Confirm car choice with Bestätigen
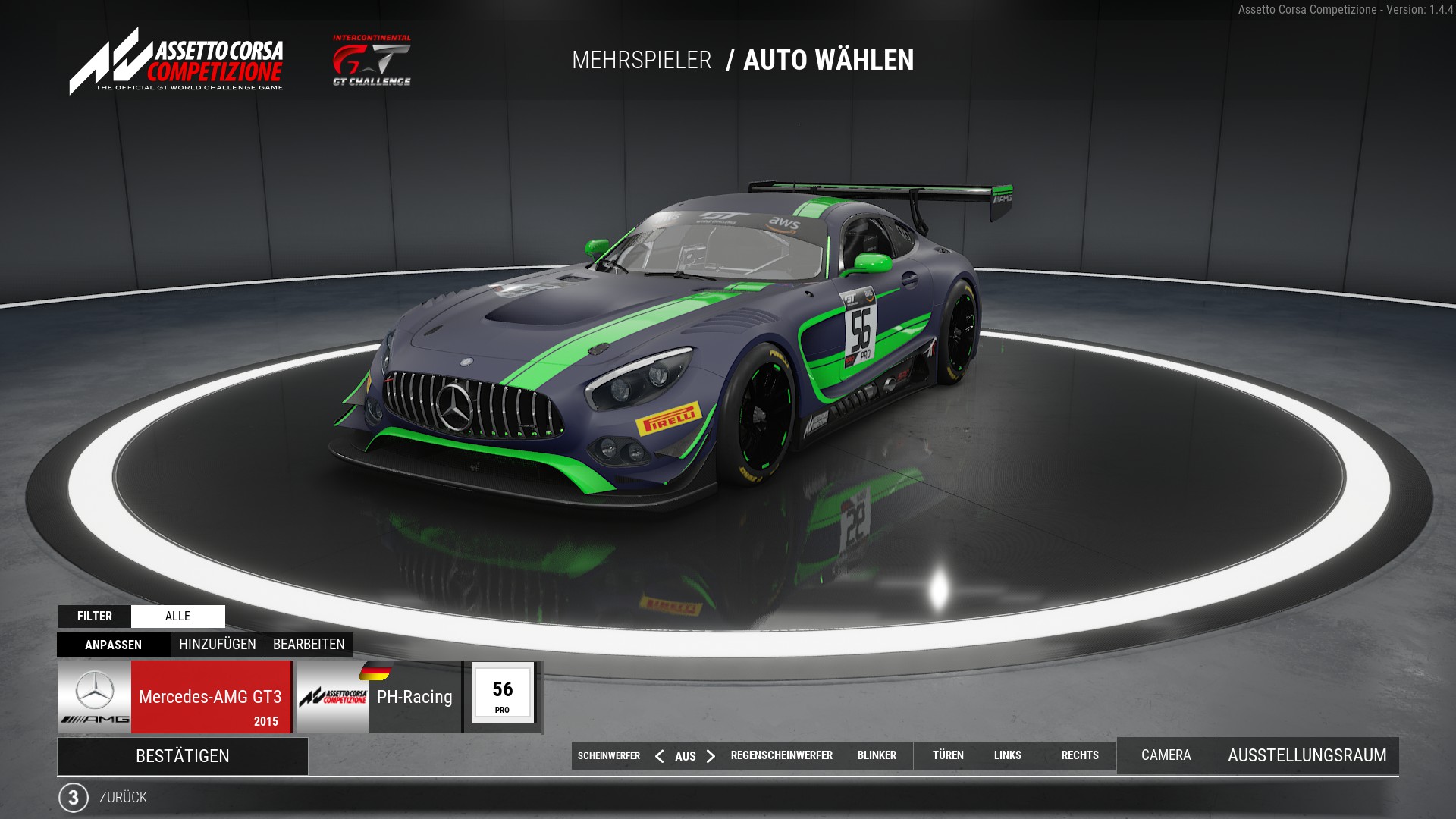This screenshot has height=819, width=1456. pos(182,756)
